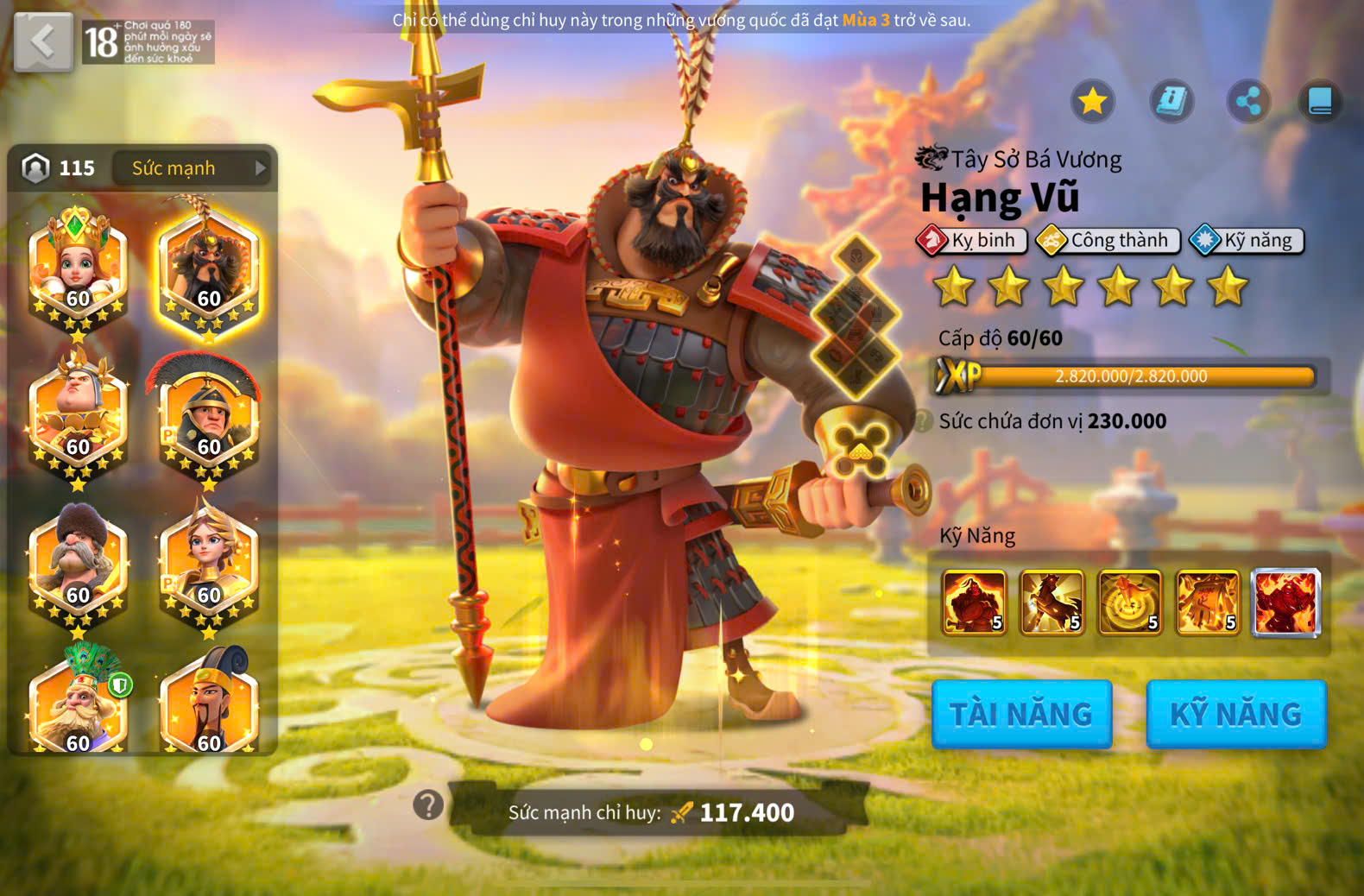Viewport: 1364px width, 896px height.
Task: Open the TÀI NĂNG talent screen
Action: point(1021,714)
